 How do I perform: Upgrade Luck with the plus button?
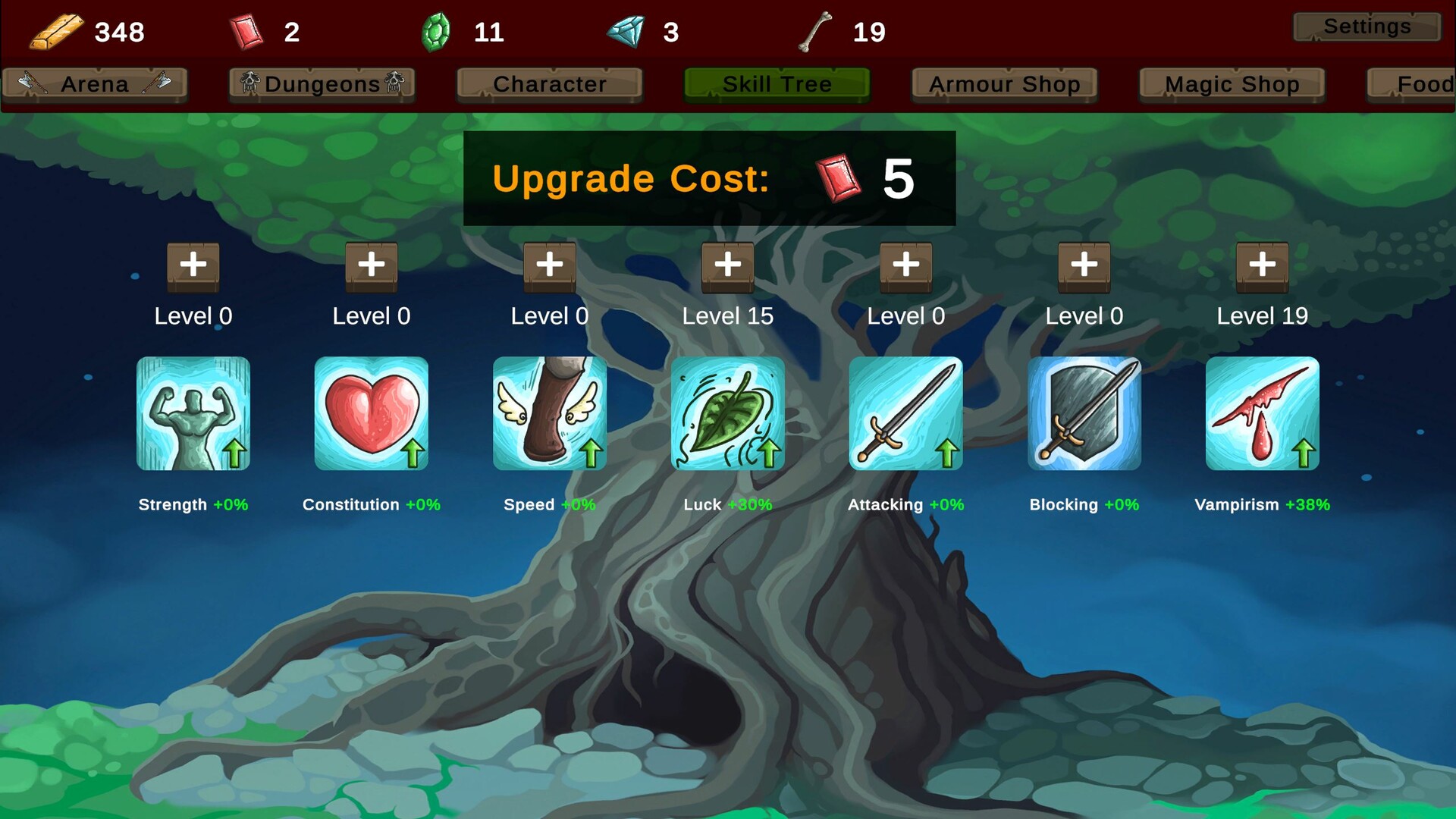tap(727, 267)
